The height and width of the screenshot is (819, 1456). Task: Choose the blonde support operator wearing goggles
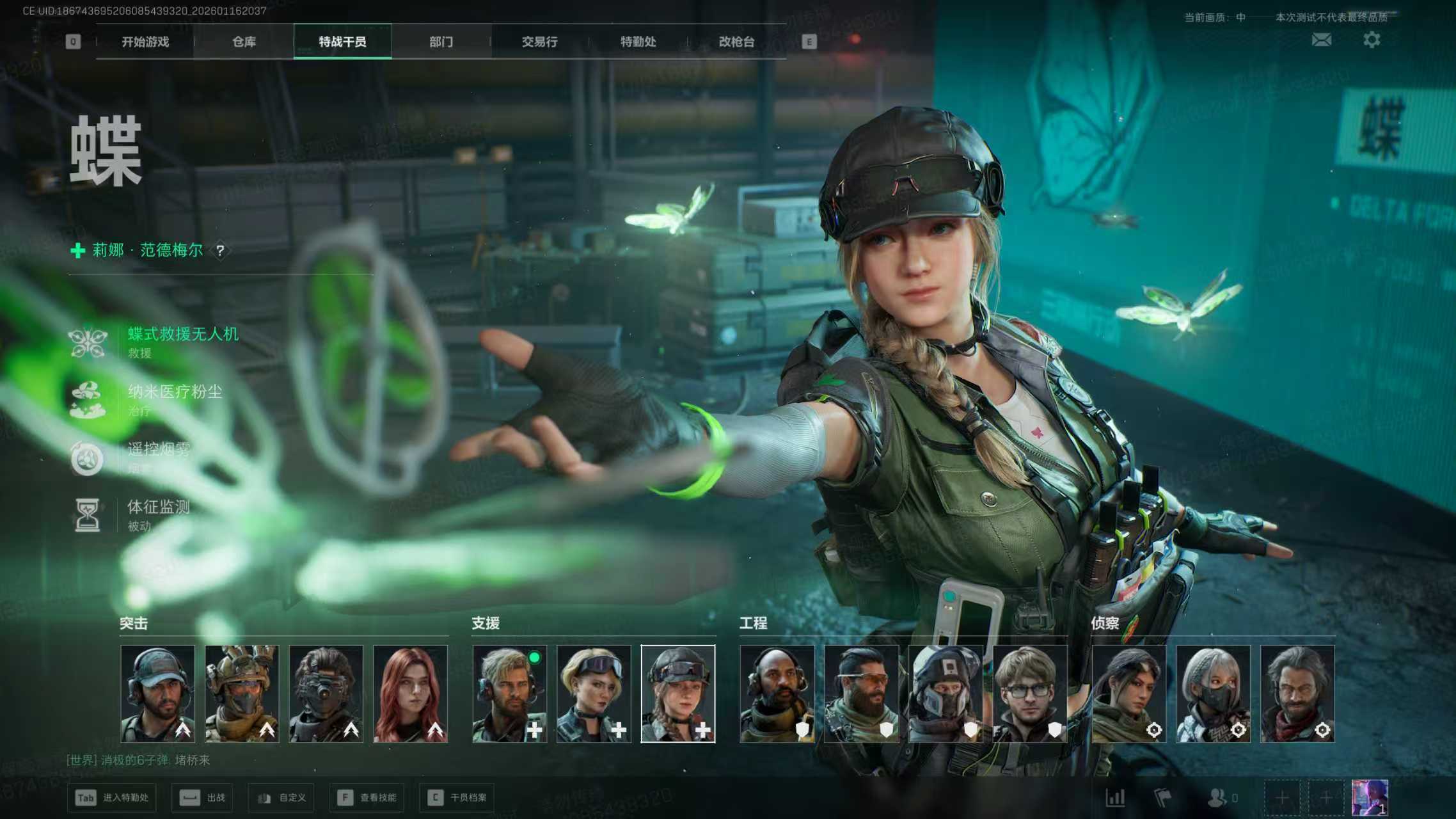tap(594, 694)
